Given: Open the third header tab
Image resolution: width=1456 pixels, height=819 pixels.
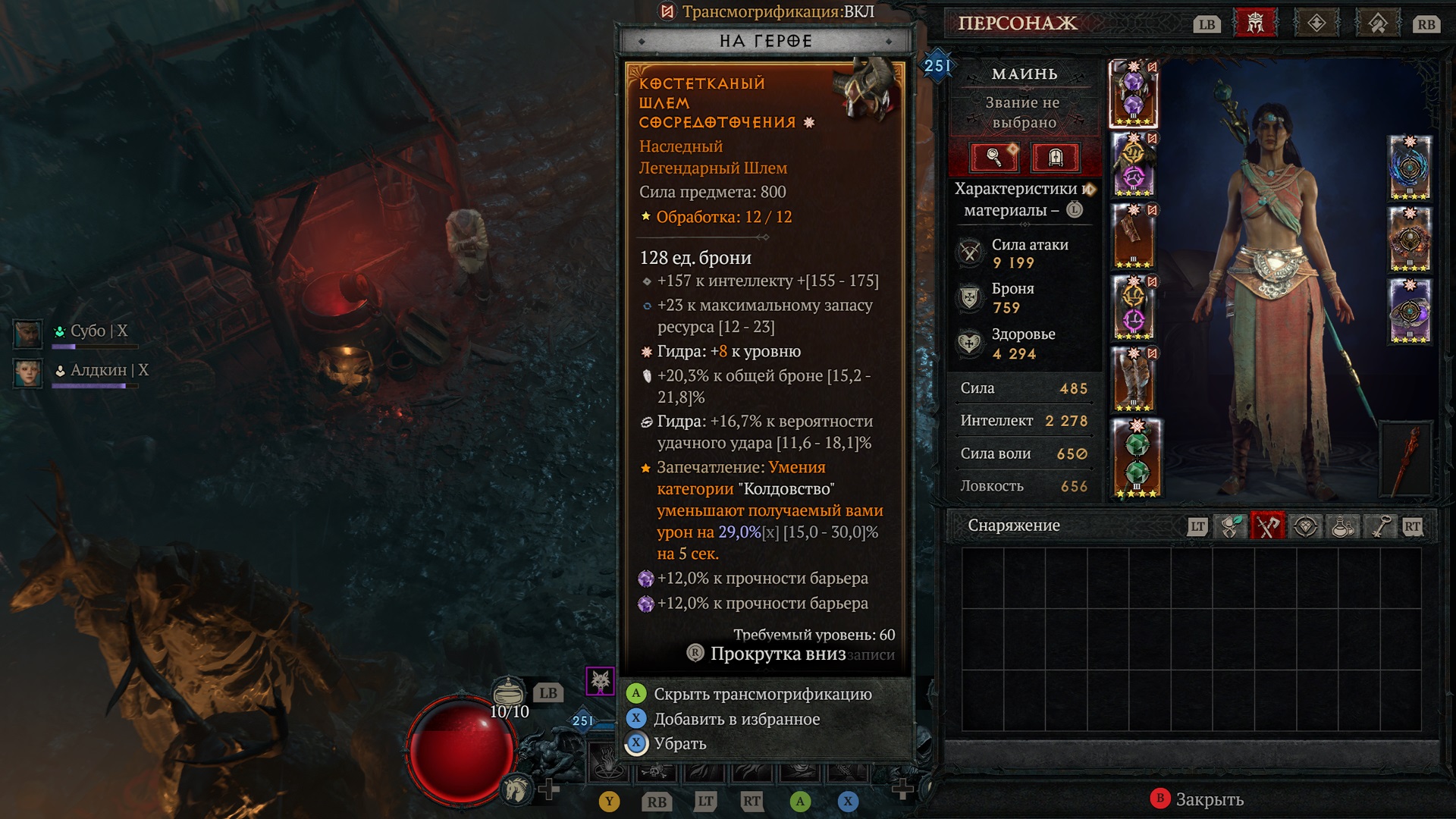Looking at the screenshot, I should tap(1377, 24).
